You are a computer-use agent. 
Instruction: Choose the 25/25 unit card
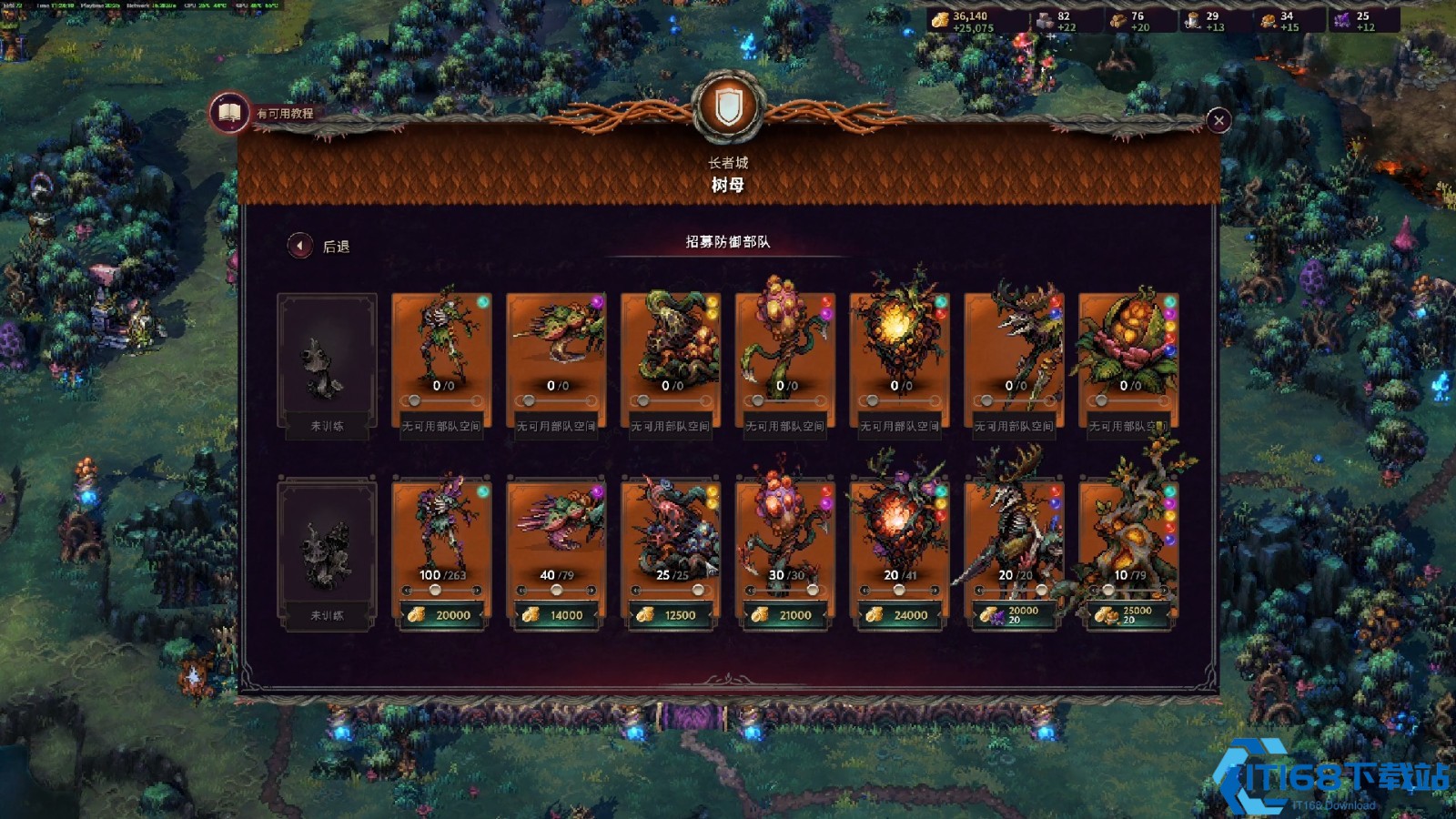[x=671, y=528]
